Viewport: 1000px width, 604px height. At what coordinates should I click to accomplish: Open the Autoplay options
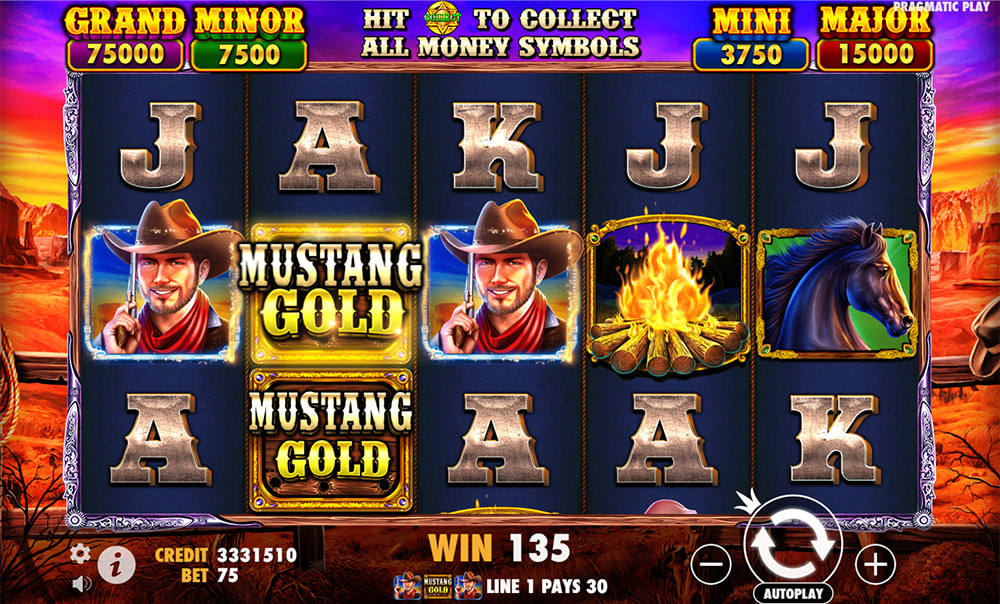click(793, 592)
